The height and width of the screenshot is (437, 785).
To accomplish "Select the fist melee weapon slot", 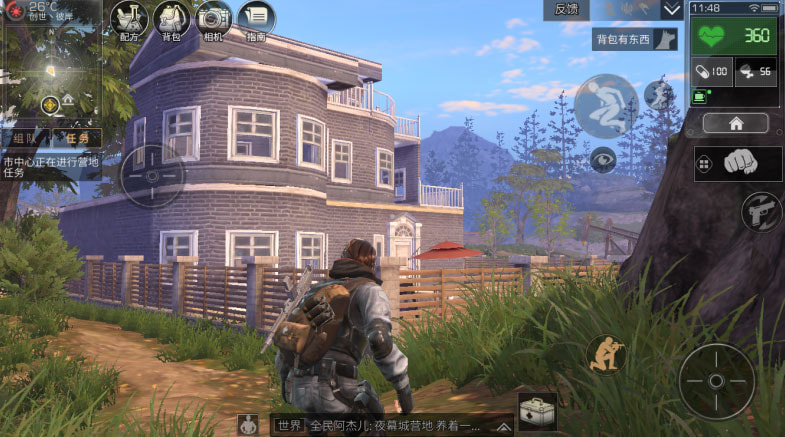I will (738, 163).
